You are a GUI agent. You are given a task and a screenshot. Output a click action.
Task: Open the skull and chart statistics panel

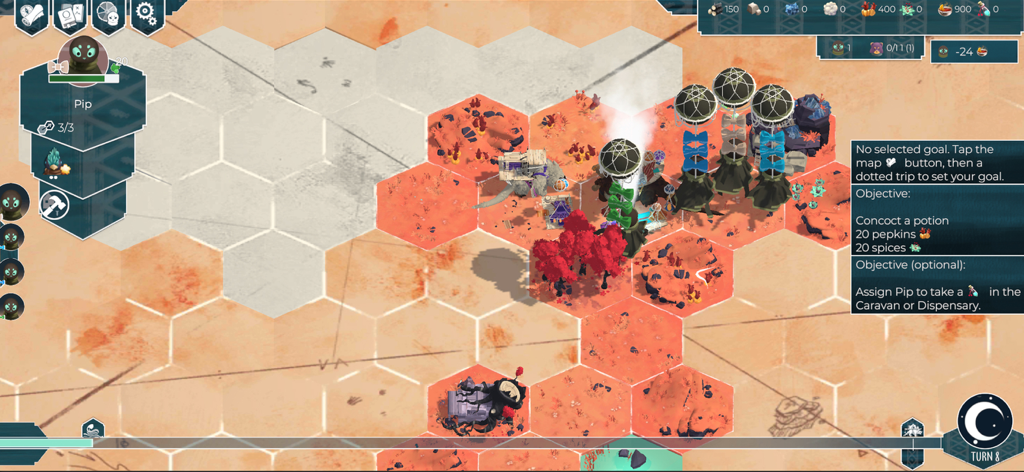point(109,14)
